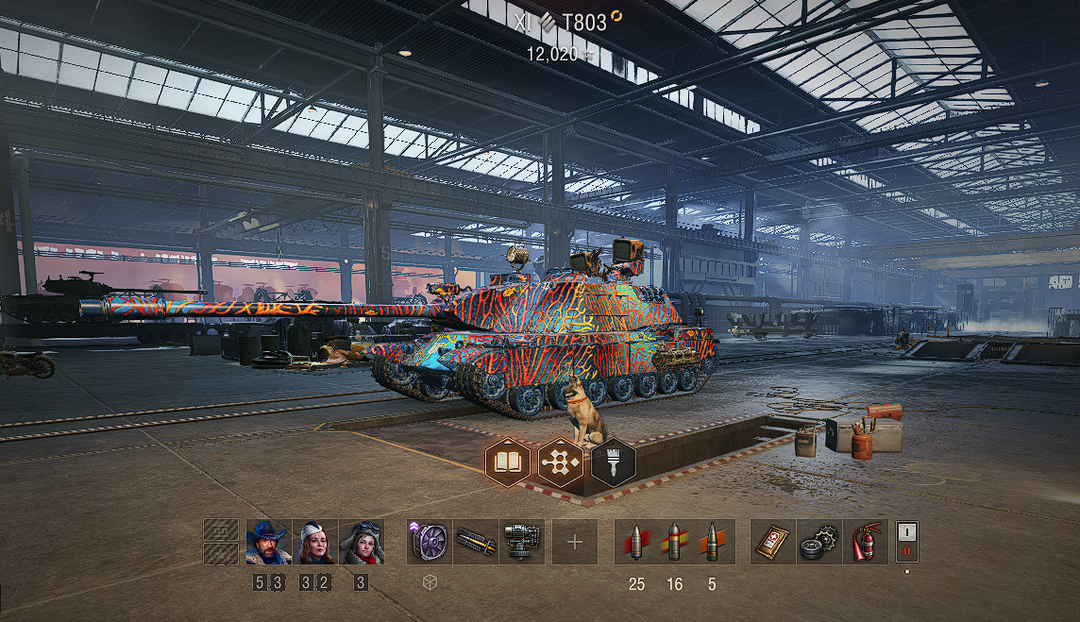
Task: Select the shell type with 25 rounds
Action: click(x=637, y=542)
